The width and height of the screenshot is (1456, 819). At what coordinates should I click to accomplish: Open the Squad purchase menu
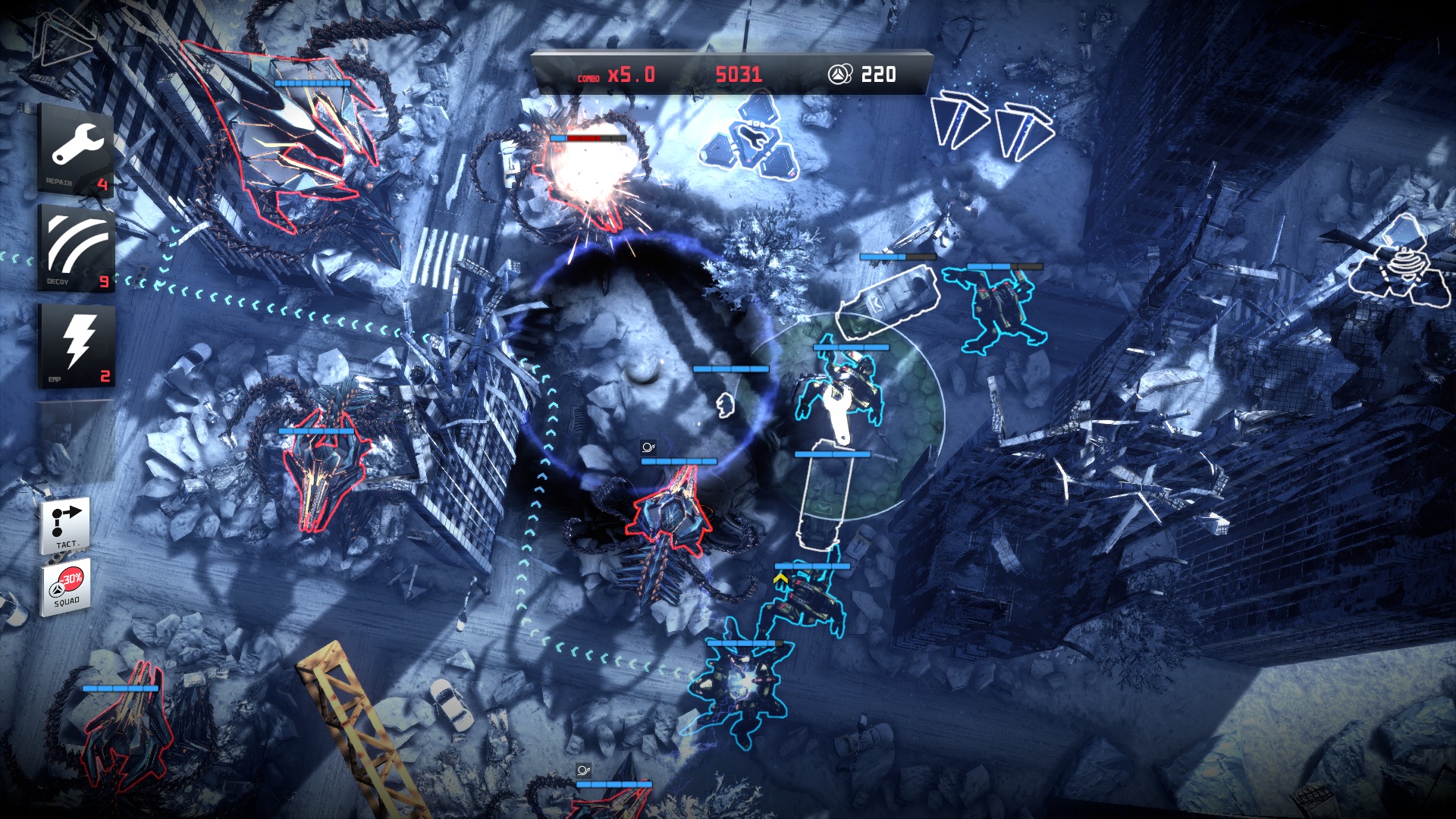pos(66,587)
